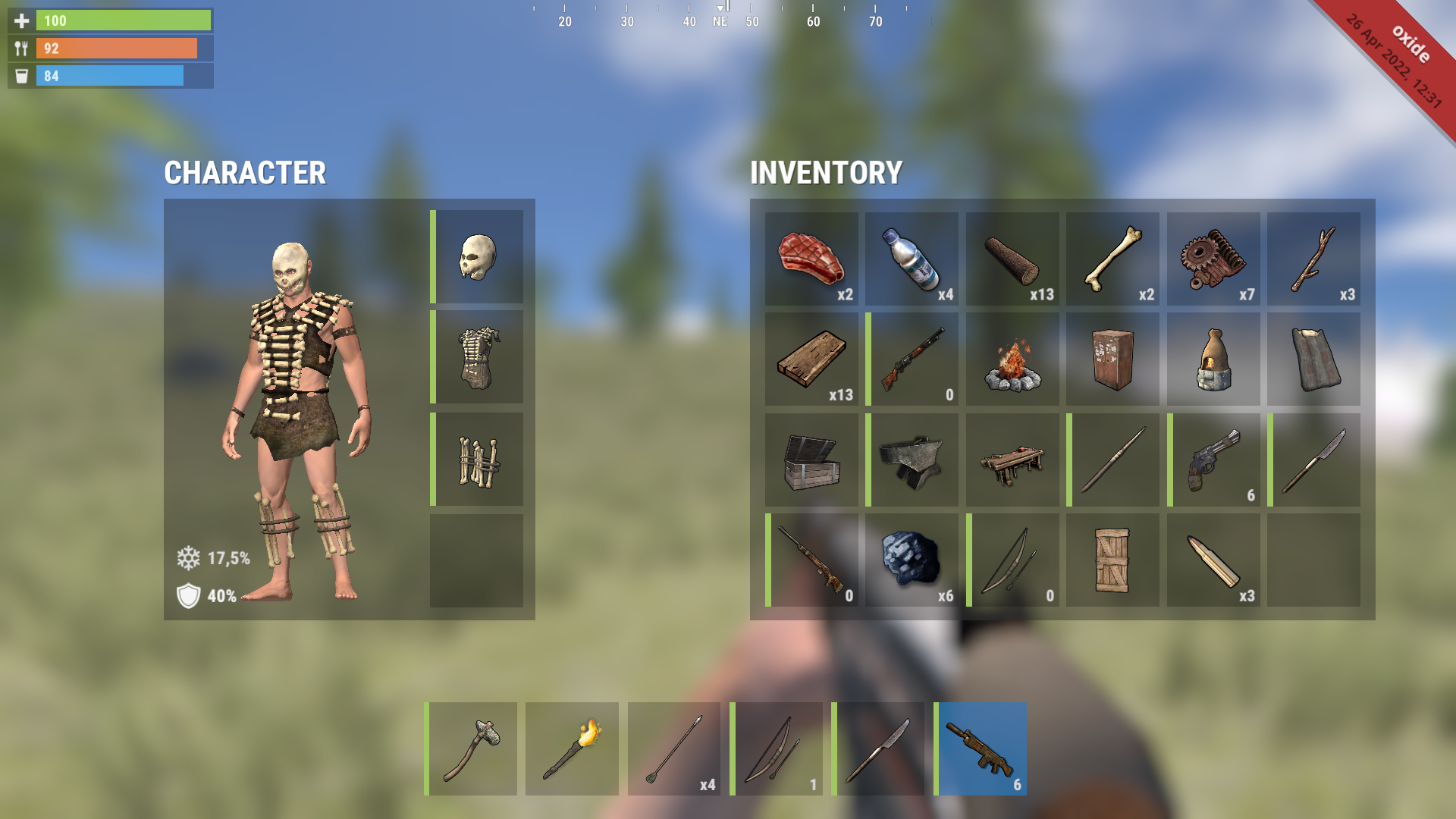Pick the sleeping bag item
This screenshot has height=819, width=1456.
point(1314,359)
